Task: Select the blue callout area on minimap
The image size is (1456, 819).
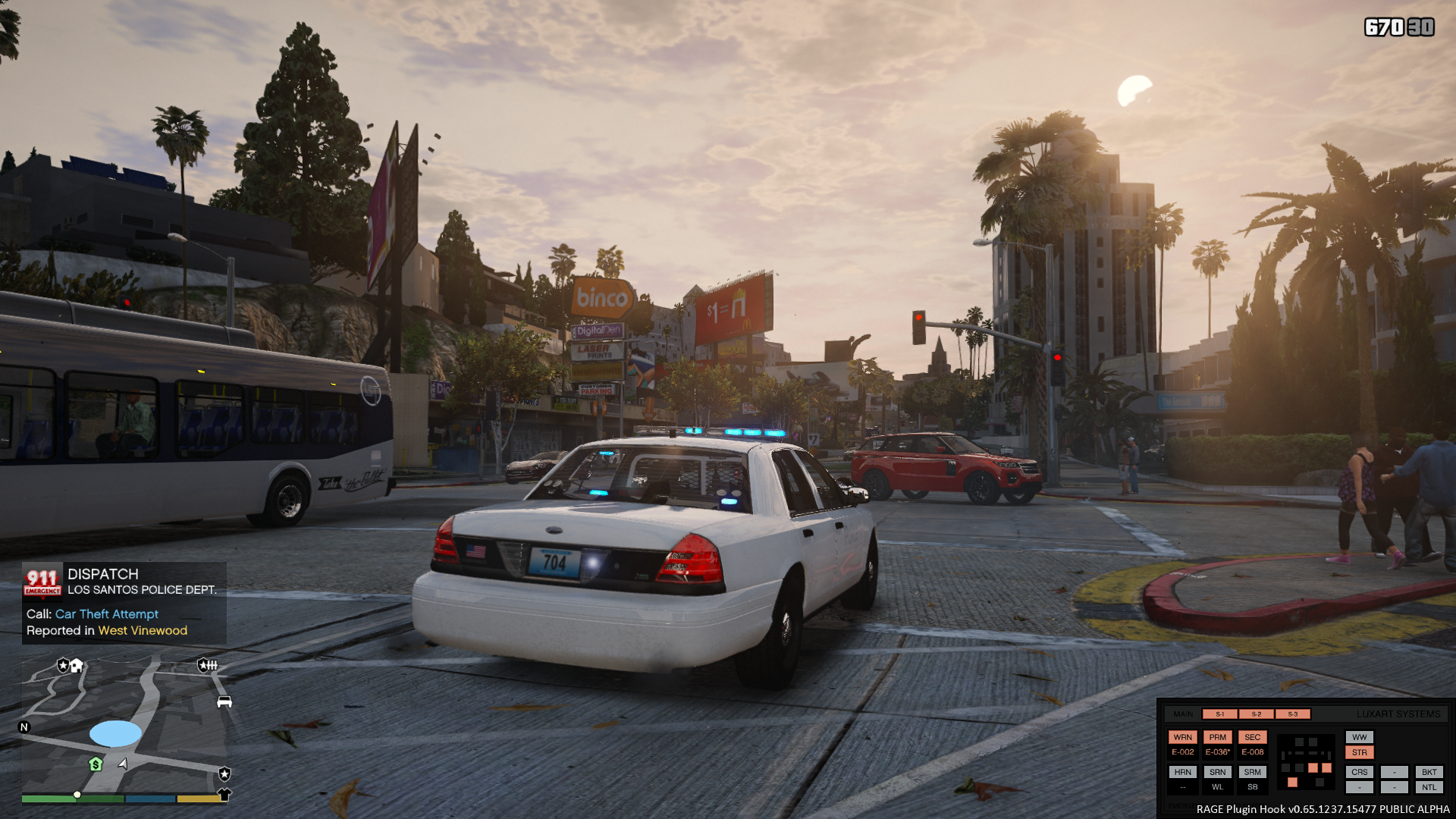Action: pos(115,733)
